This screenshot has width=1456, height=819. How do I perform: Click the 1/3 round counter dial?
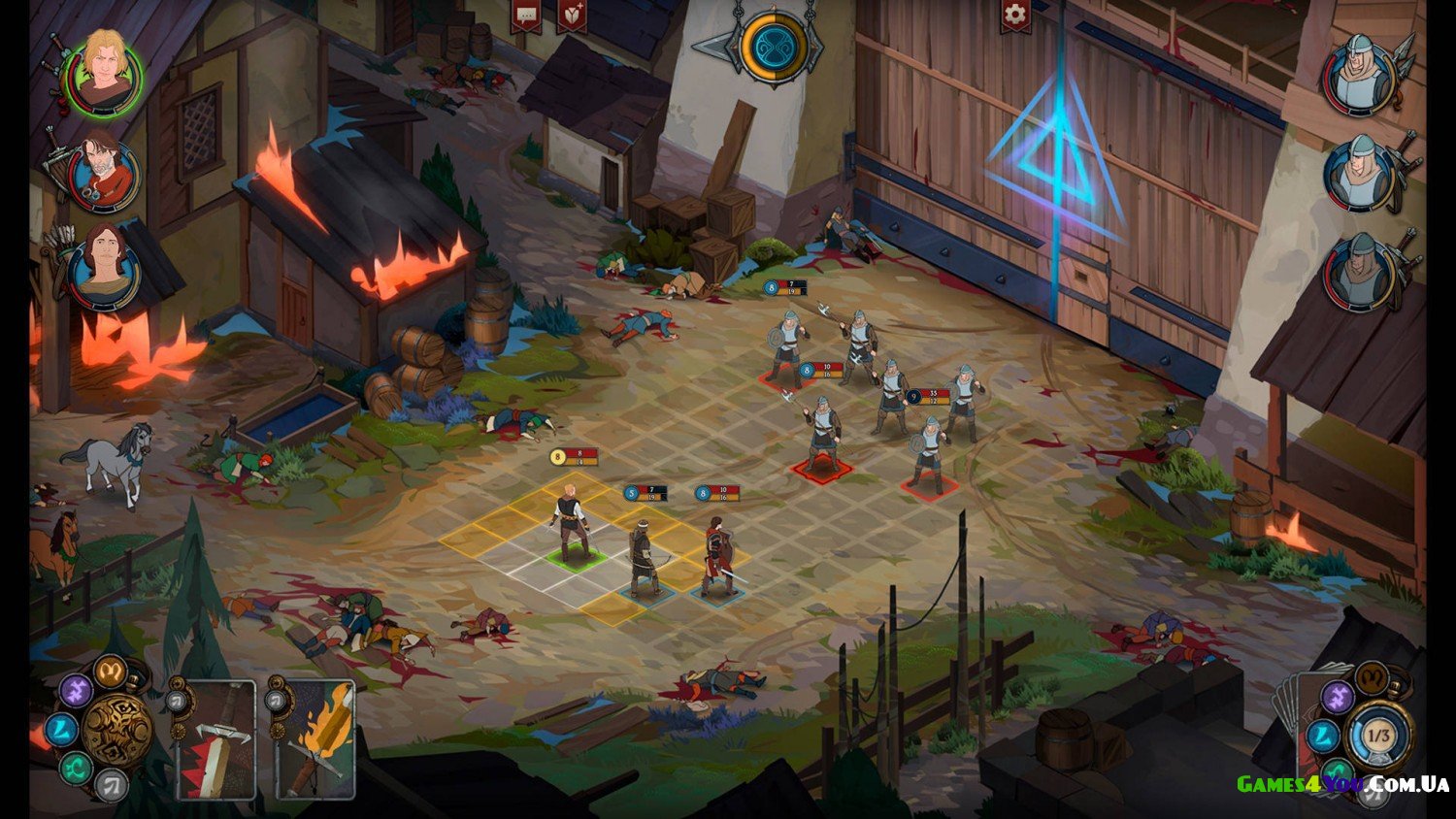(x=1377, y=736)
